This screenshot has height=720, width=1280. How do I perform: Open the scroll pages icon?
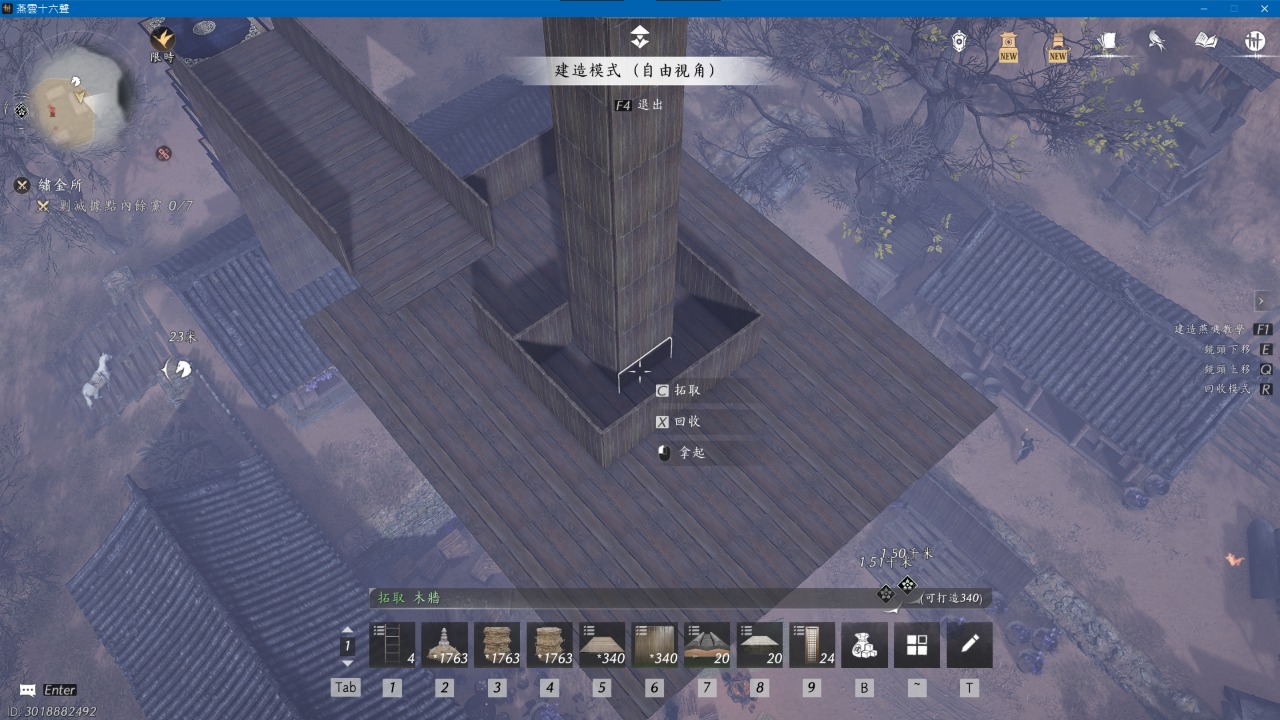[1107, 41]
